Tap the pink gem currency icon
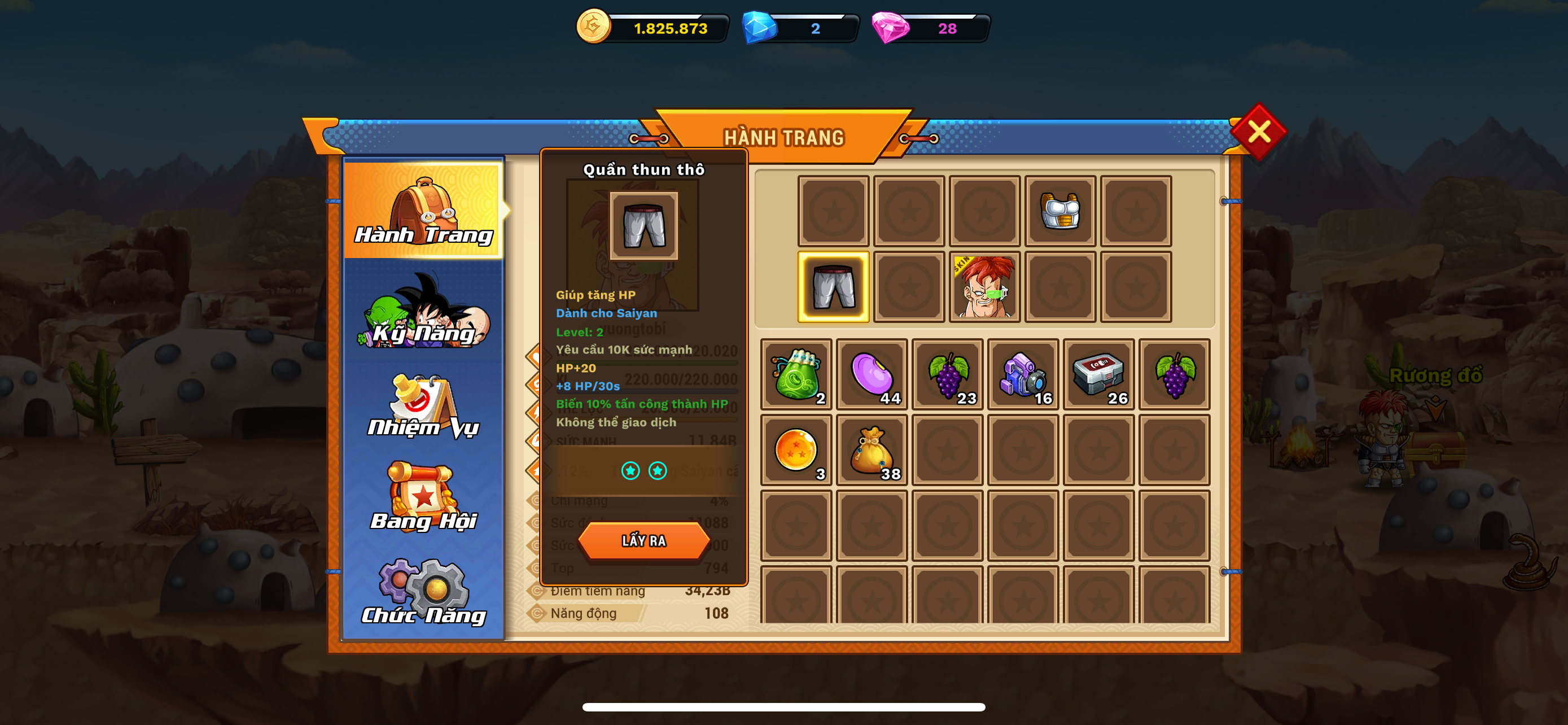1568x725 pixels. tap(890, 28)
